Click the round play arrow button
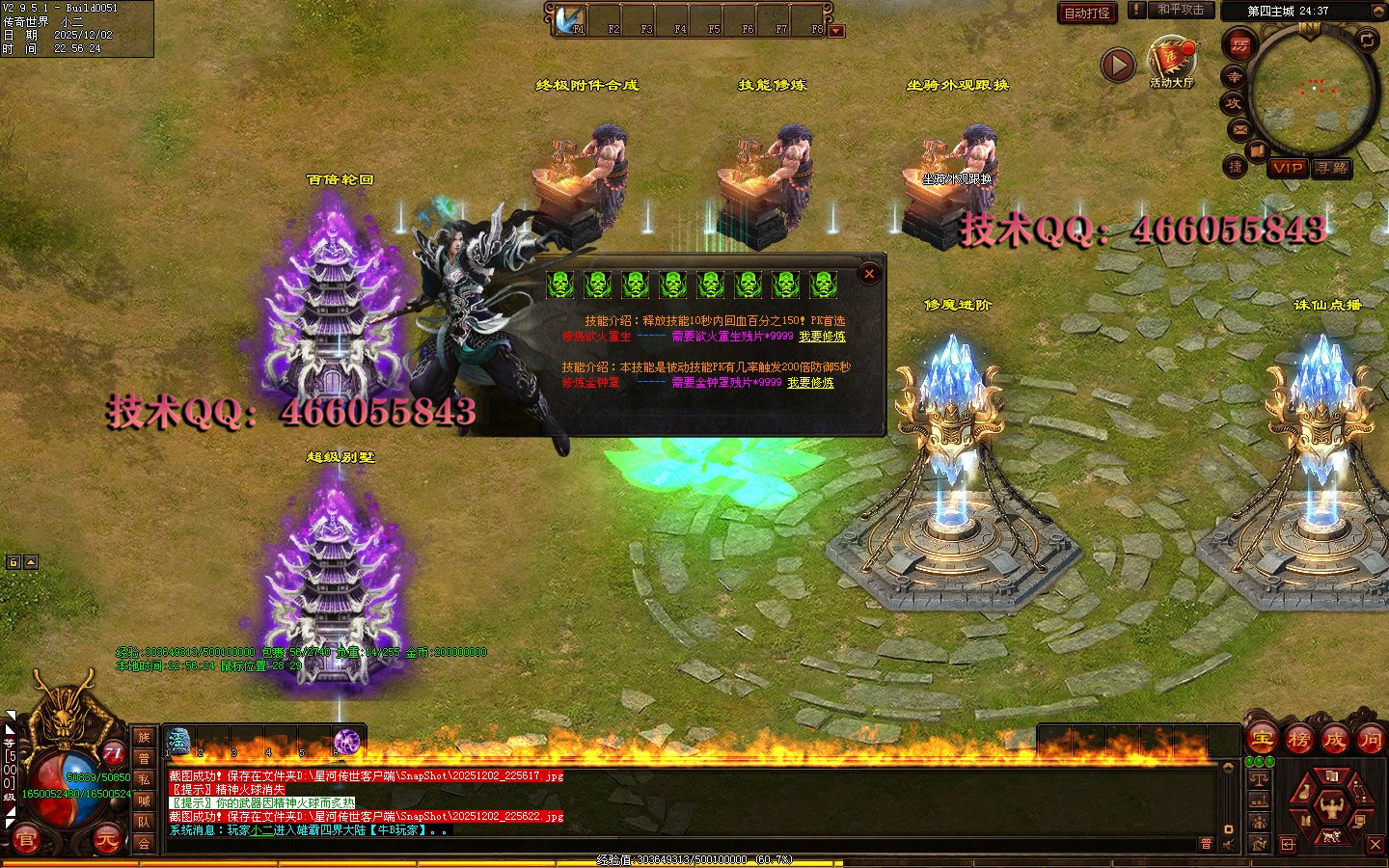 [x=1118, y=65]
